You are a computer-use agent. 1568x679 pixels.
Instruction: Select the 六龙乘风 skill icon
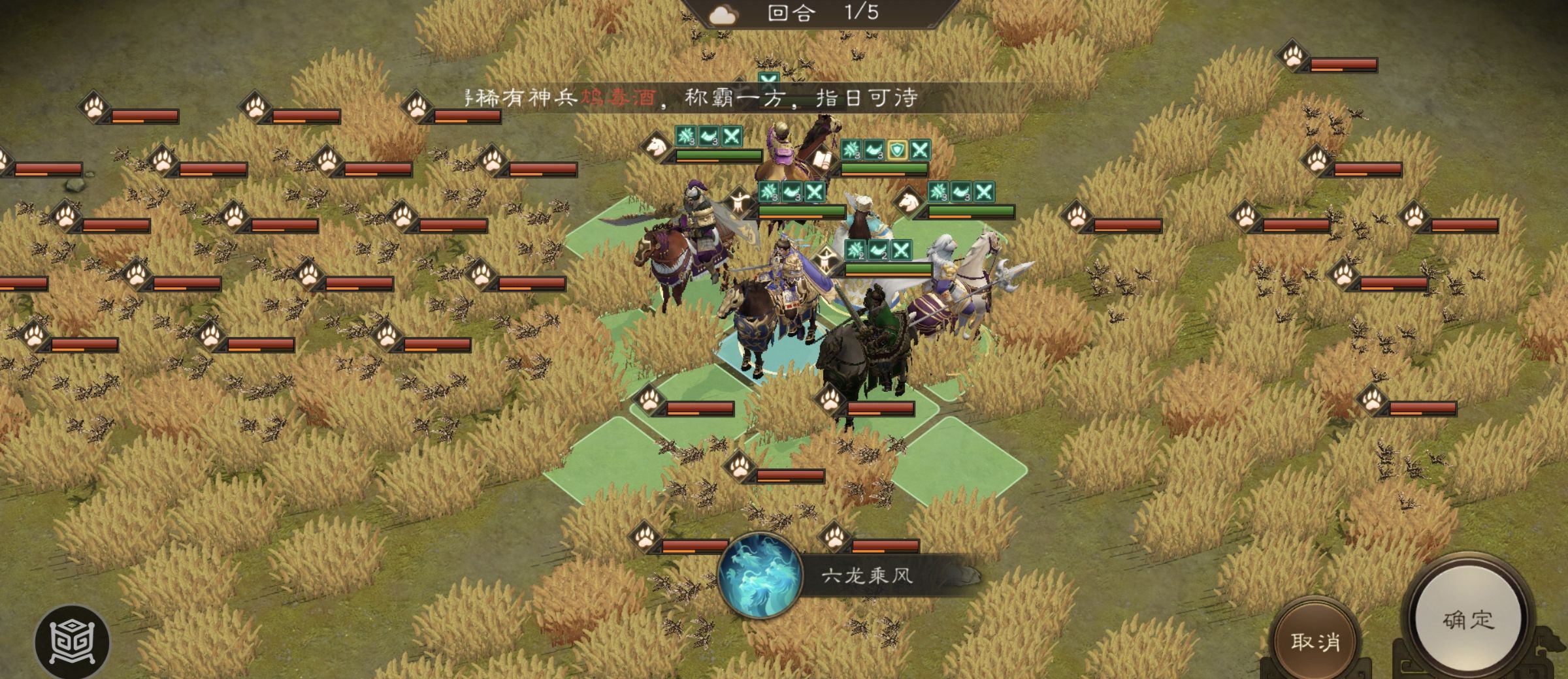click(760, 575)
